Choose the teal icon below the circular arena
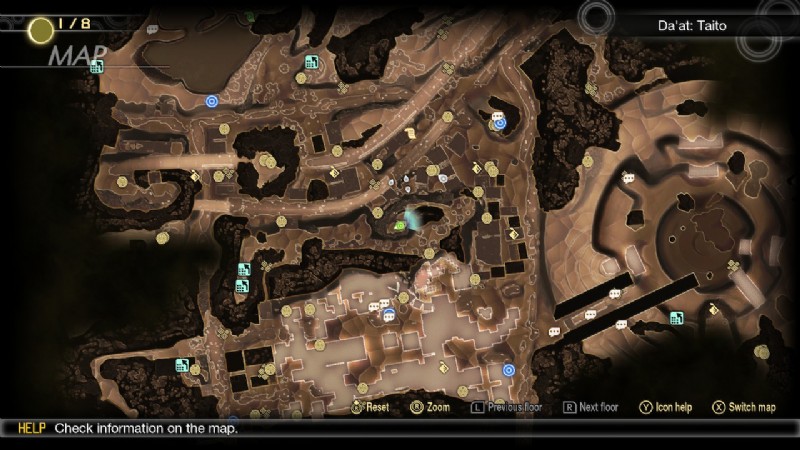Screen dimensions: 800x450 pyautogui.click(x=677, y=318)
